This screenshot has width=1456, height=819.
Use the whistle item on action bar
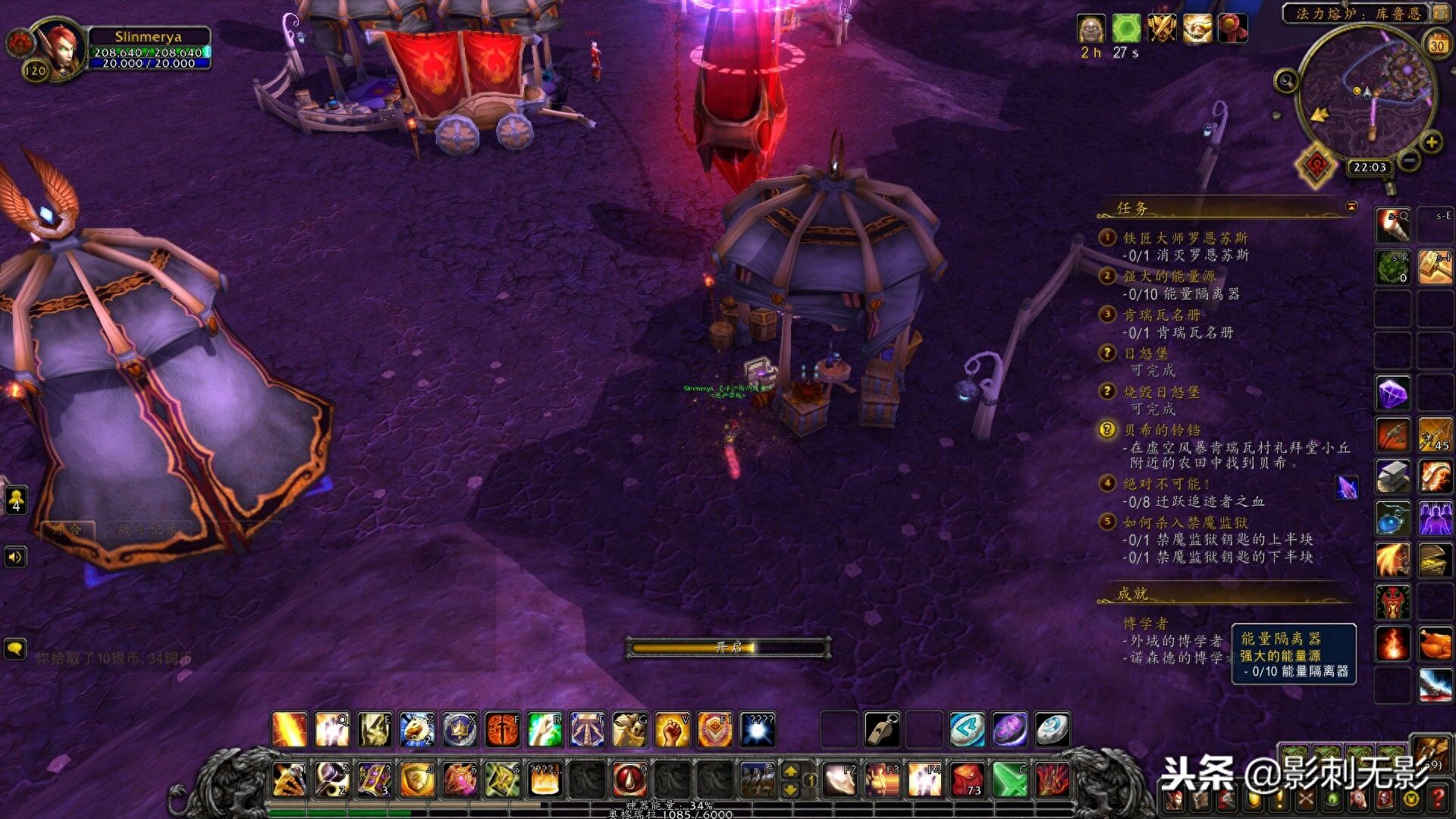882,730
